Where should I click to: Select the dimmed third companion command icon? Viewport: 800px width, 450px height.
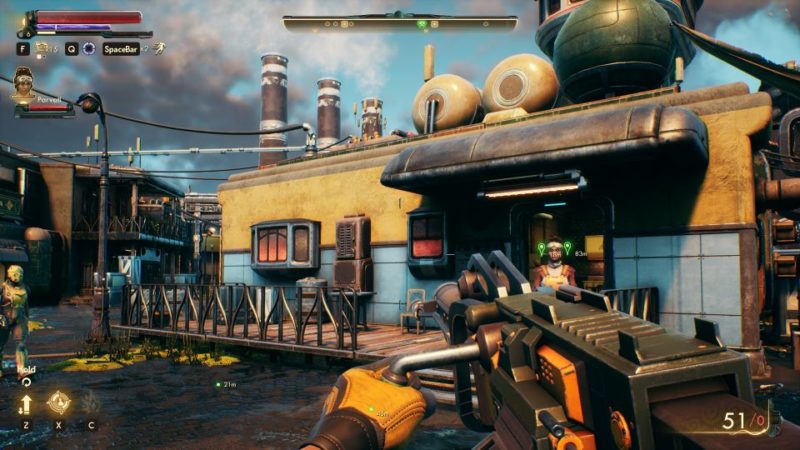click(91, 403)
